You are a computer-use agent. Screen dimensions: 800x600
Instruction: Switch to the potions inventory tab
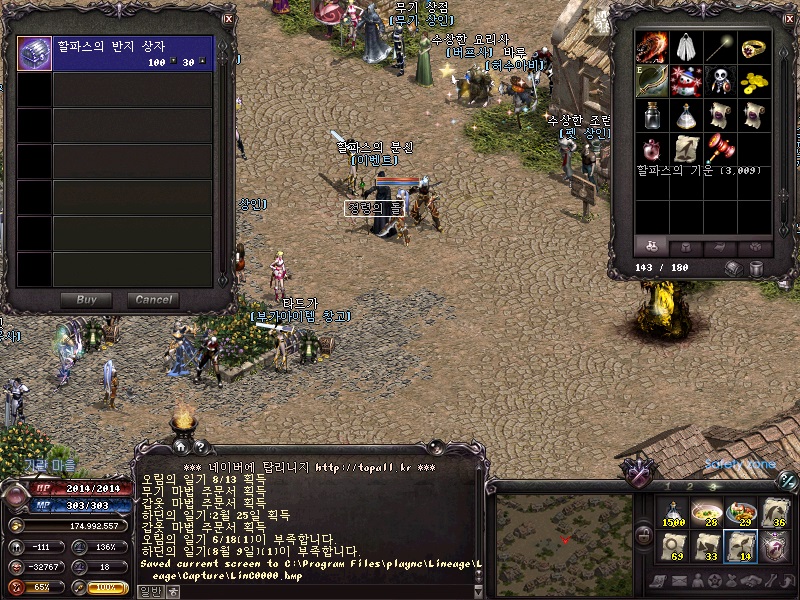click(x=652, y=246)
